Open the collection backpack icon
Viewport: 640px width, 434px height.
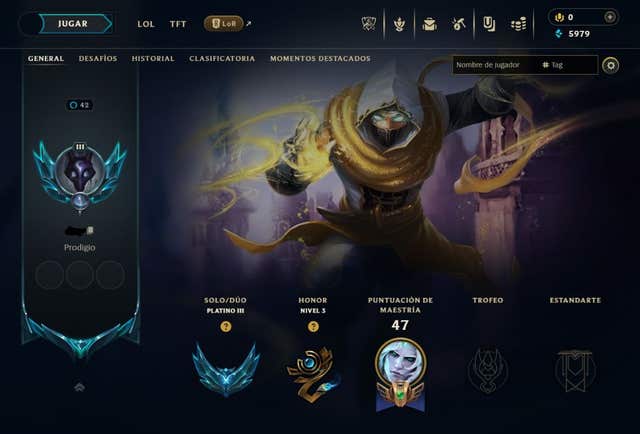coord(428,24)
